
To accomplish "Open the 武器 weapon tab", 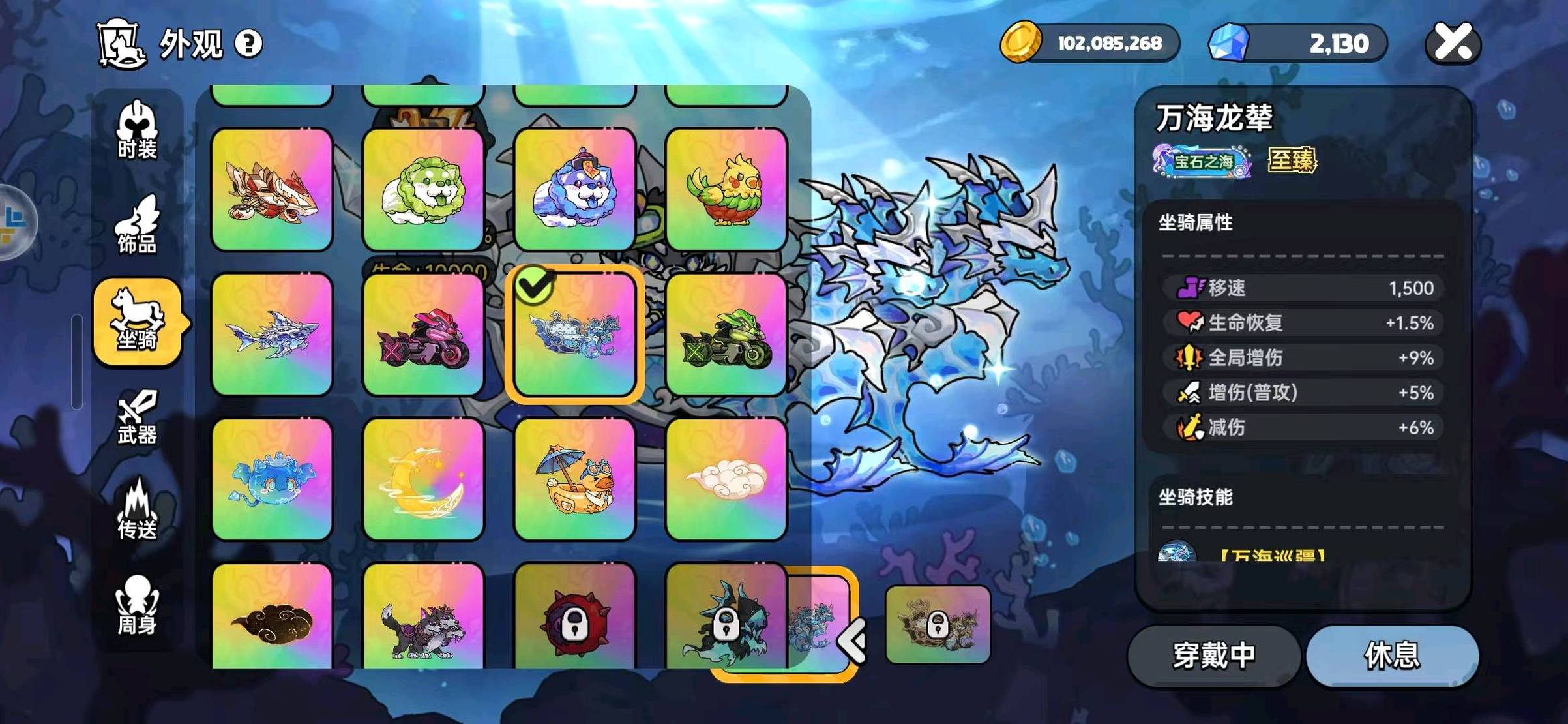I will (x=137, y=417).
